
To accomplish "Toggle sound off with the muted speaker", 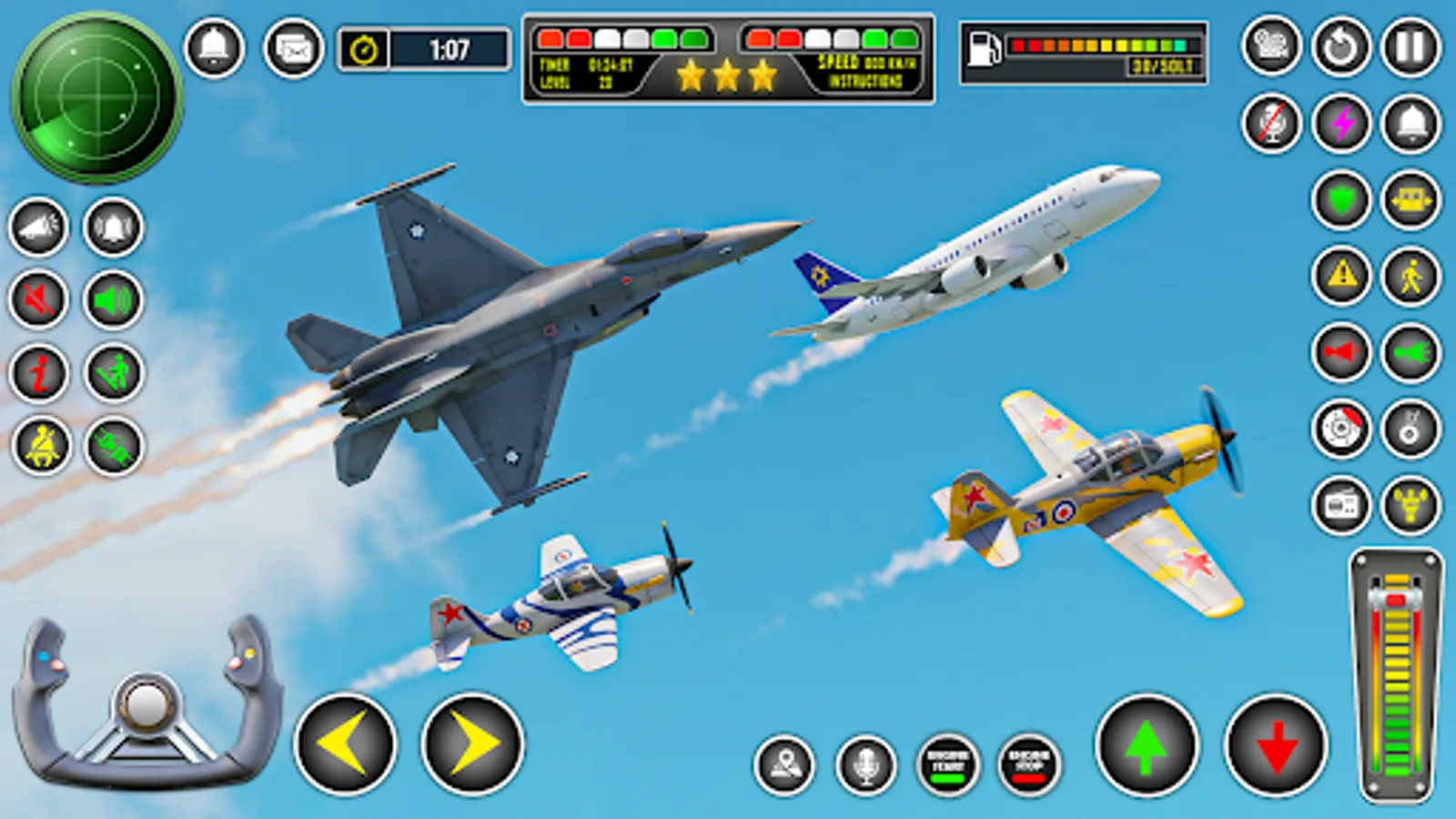I will tap(35, 300).
